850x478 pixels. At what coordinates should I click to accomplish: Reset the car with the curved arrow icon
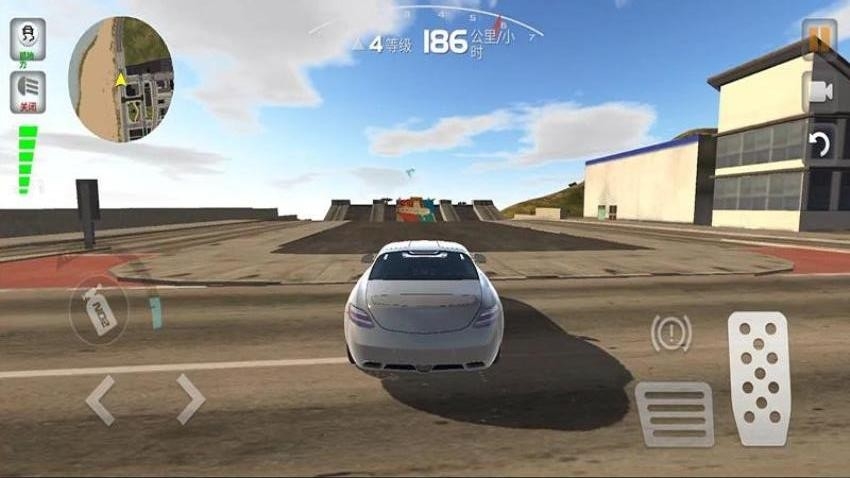pos(819,144)
